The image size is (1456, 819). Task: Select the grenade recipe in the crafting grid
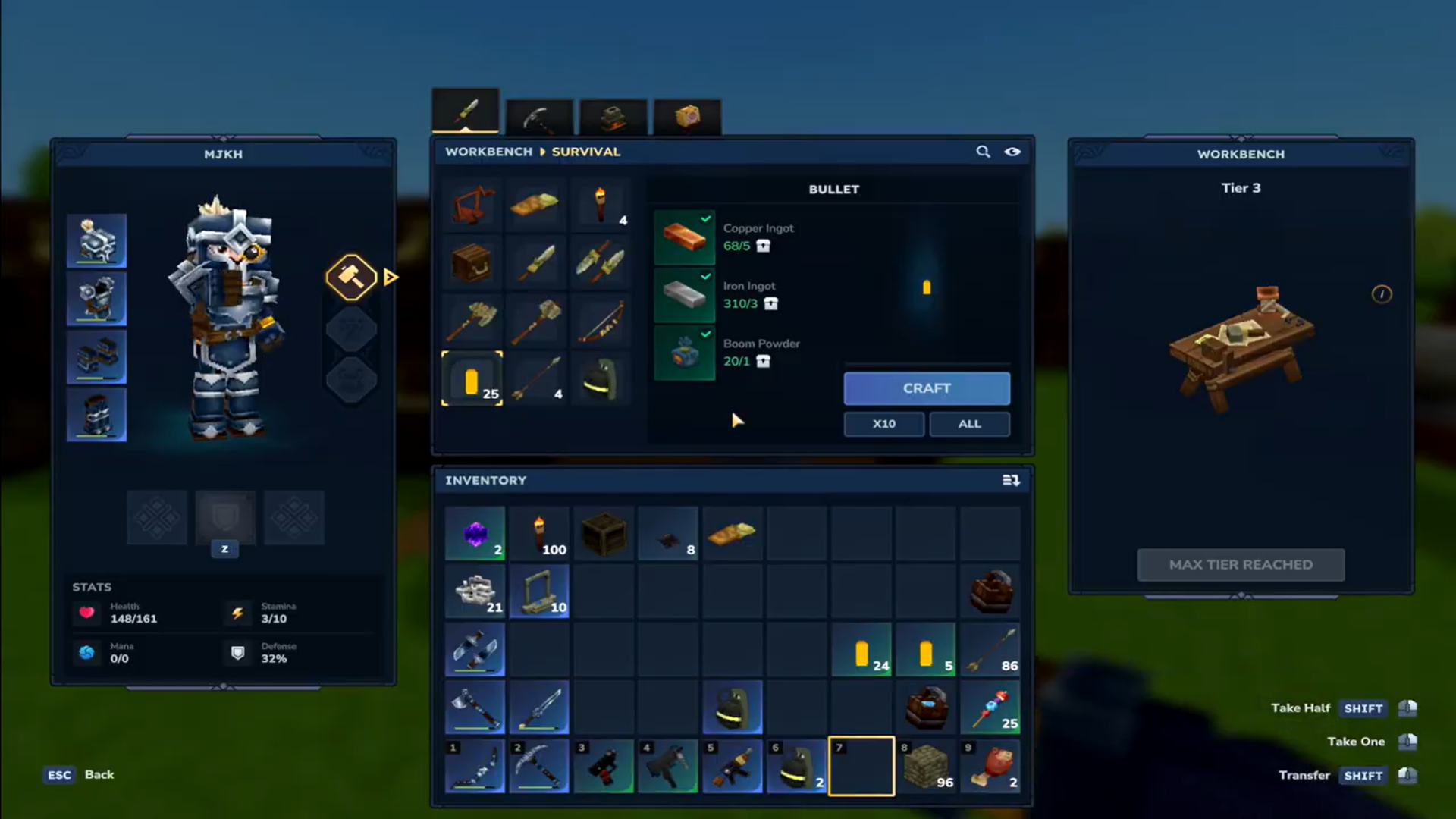(x=600, y=379)
